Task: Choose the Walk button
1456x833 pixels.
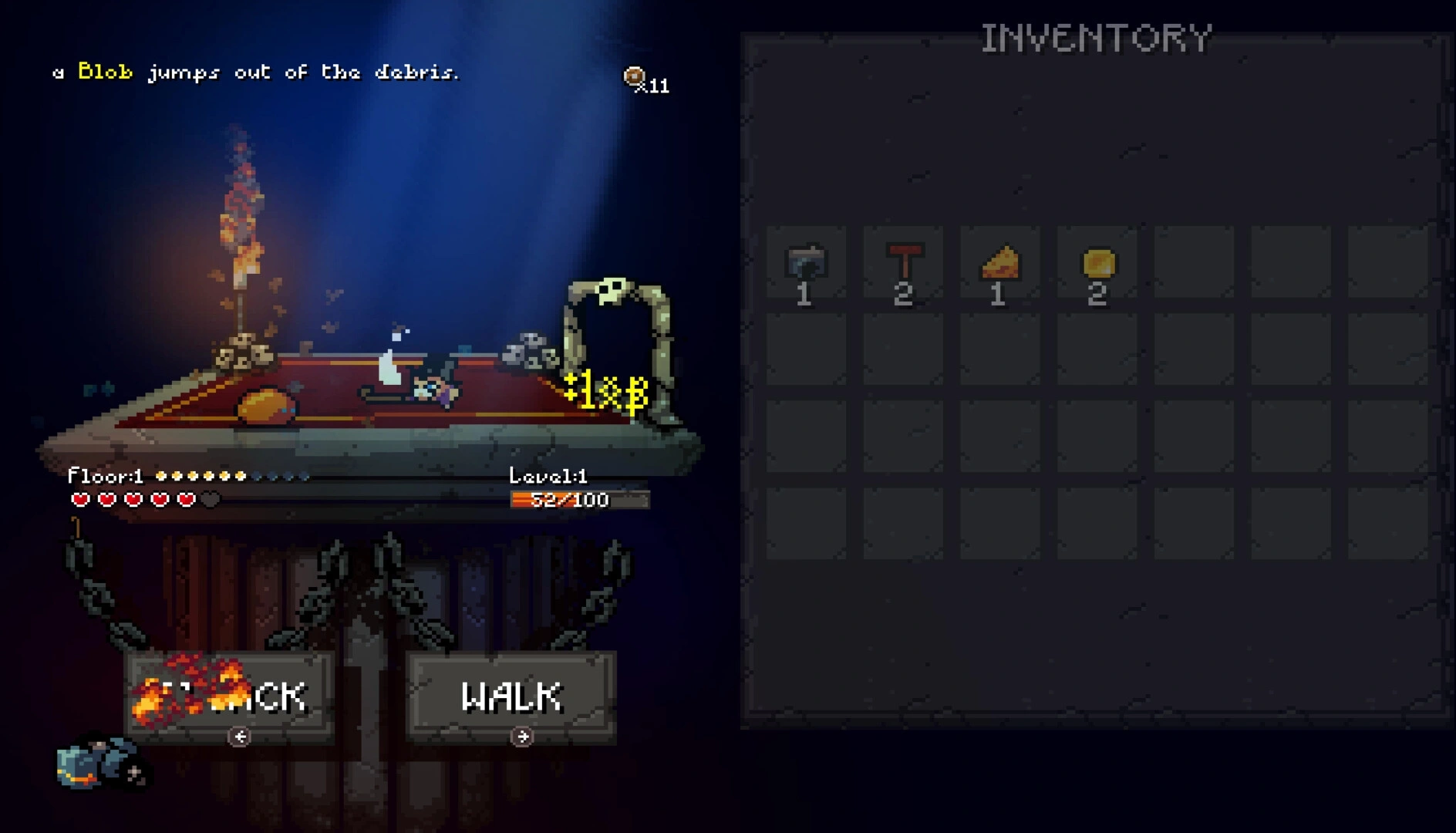Action: (511, 696)
